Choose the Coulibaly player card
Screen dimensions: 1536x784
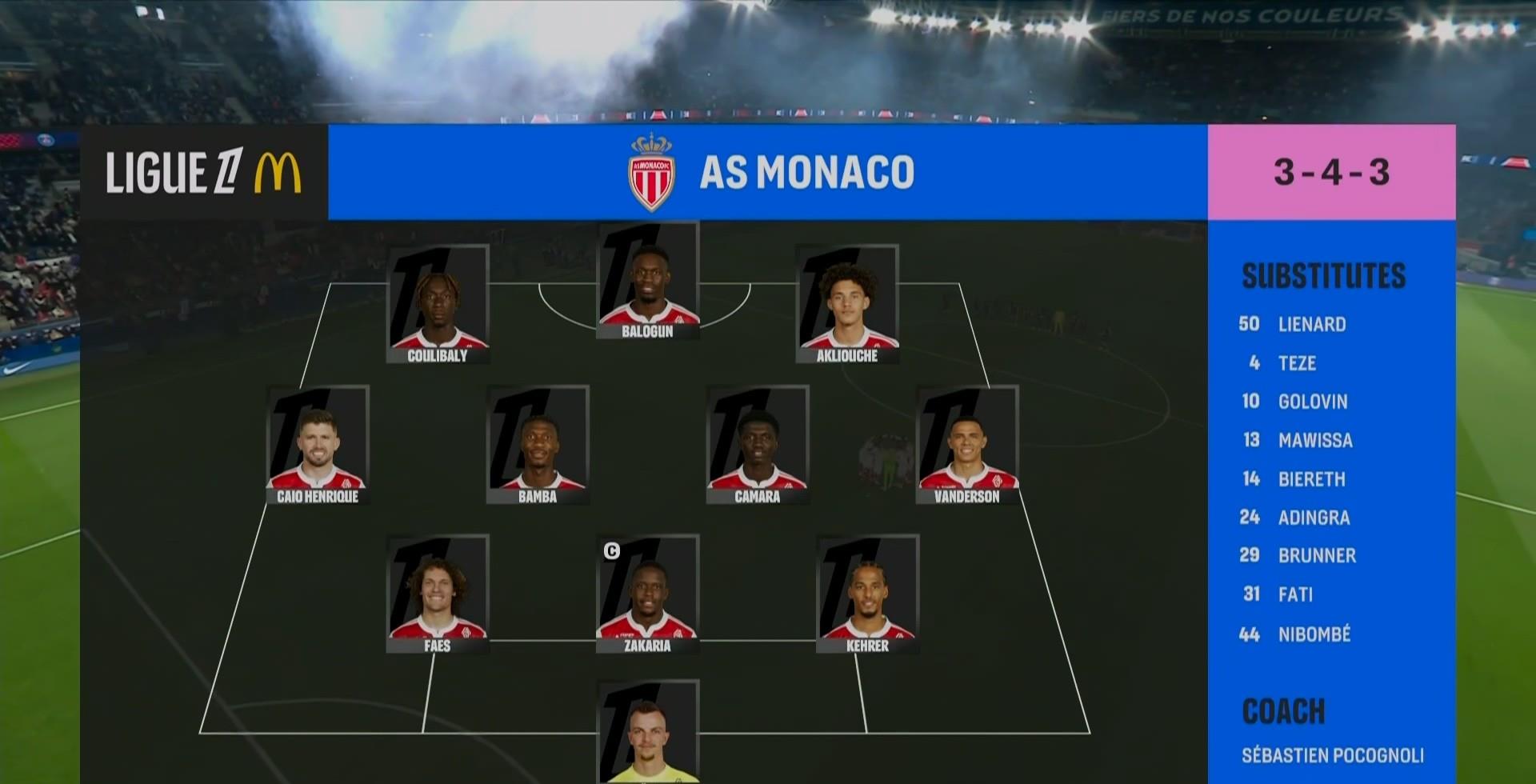[438, 305]
